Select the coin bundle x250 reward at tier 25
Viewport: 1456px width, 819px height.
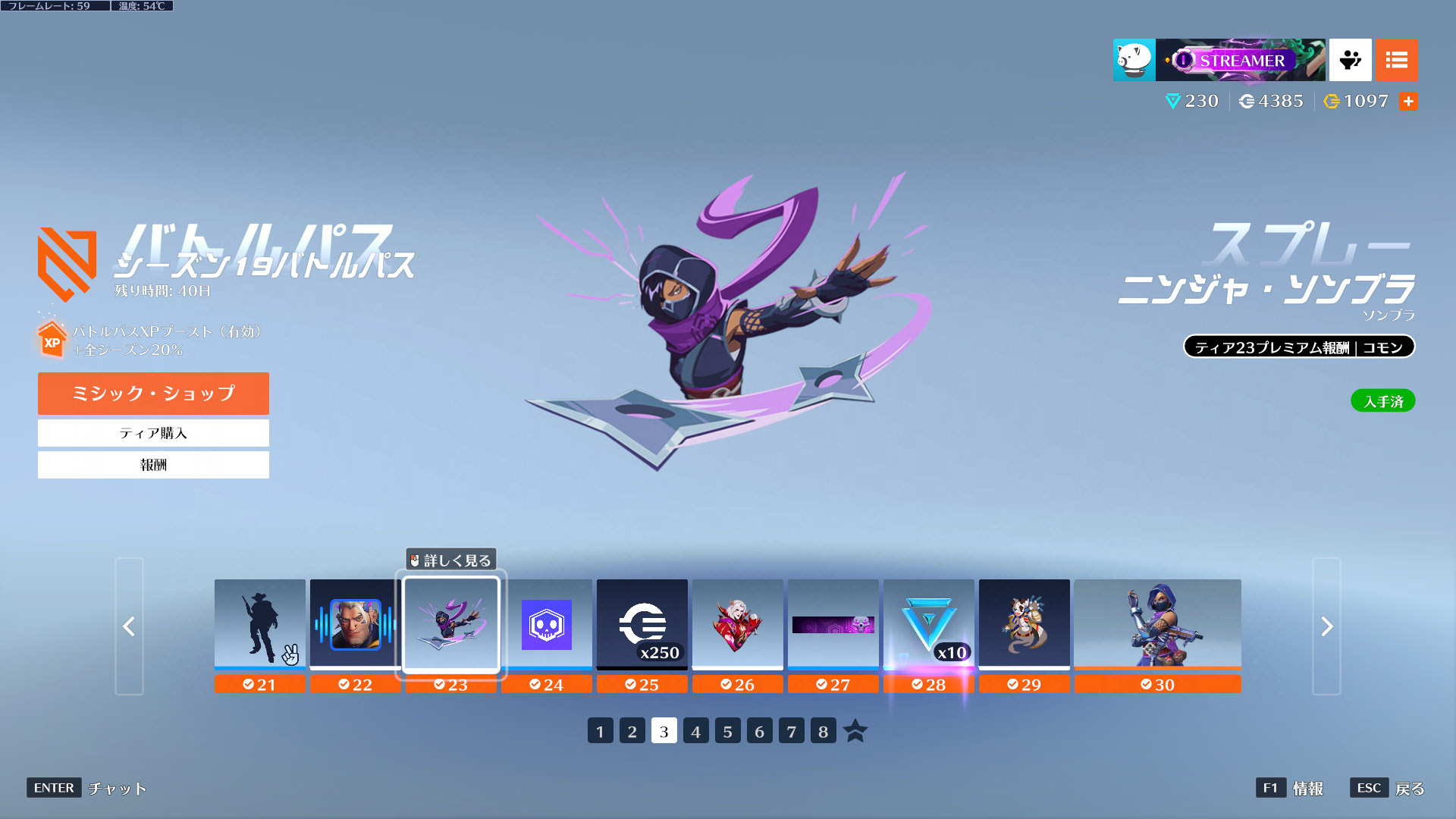point(642,624)
